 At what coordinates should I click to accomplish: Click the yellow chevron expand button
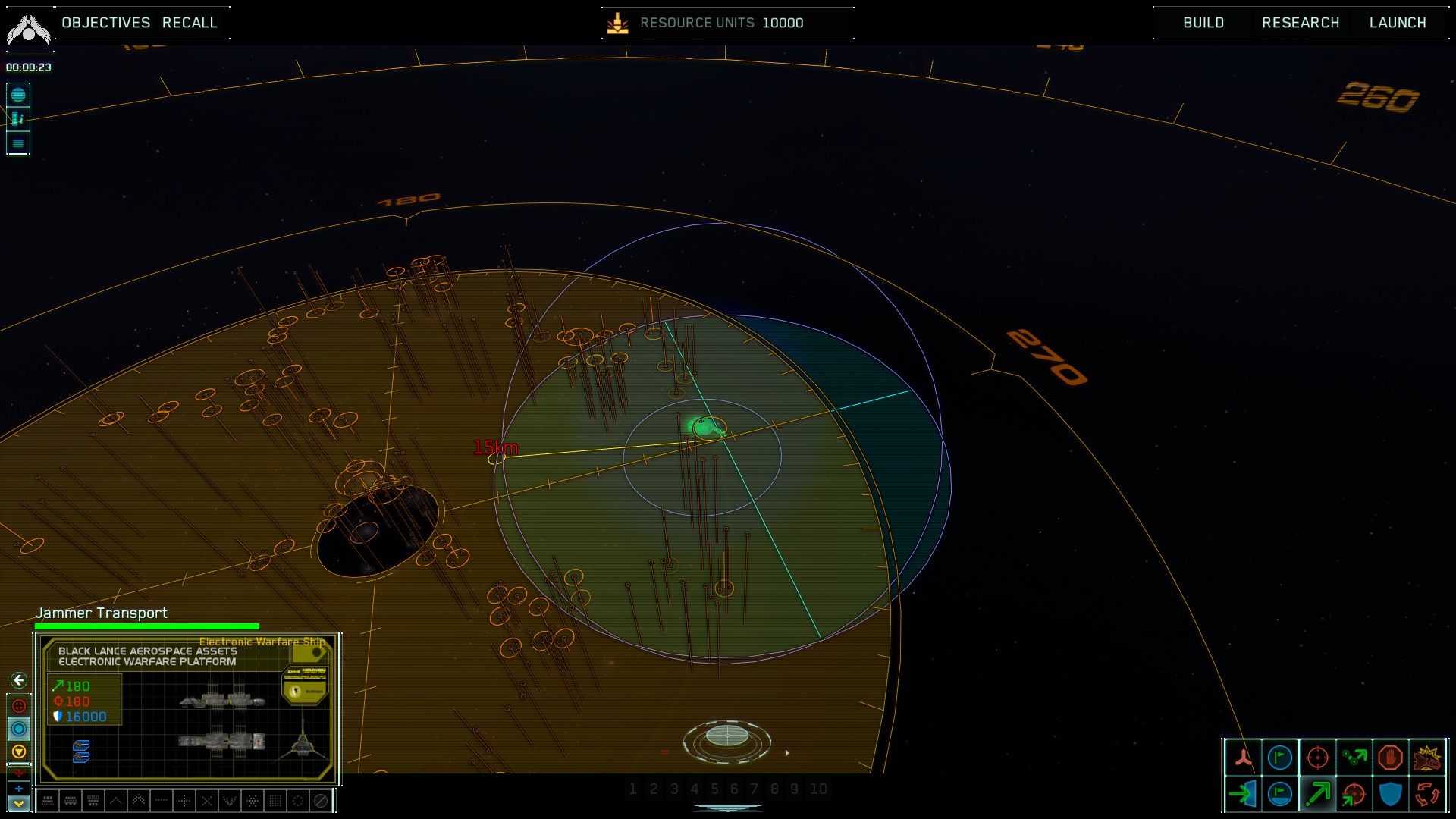tap(19, 804)
